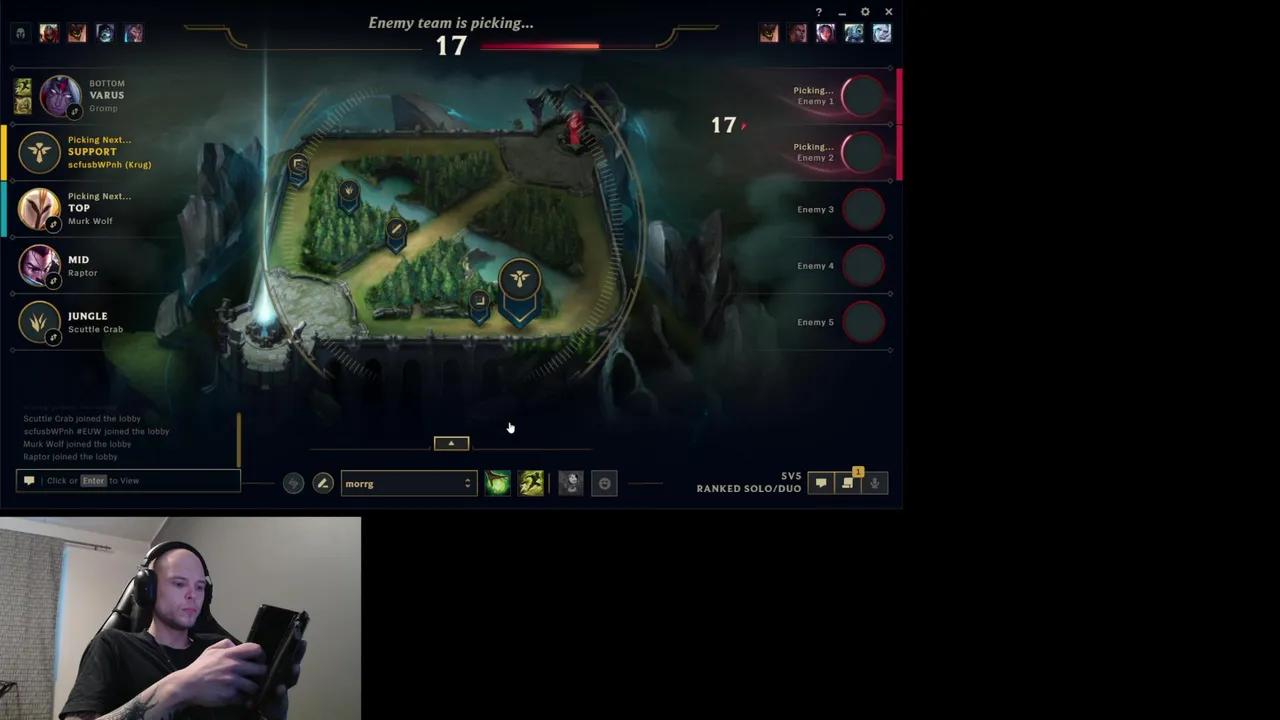Click the chat input field to type
This screenshot has width=1280, height=720.
(x=127, y=480)
